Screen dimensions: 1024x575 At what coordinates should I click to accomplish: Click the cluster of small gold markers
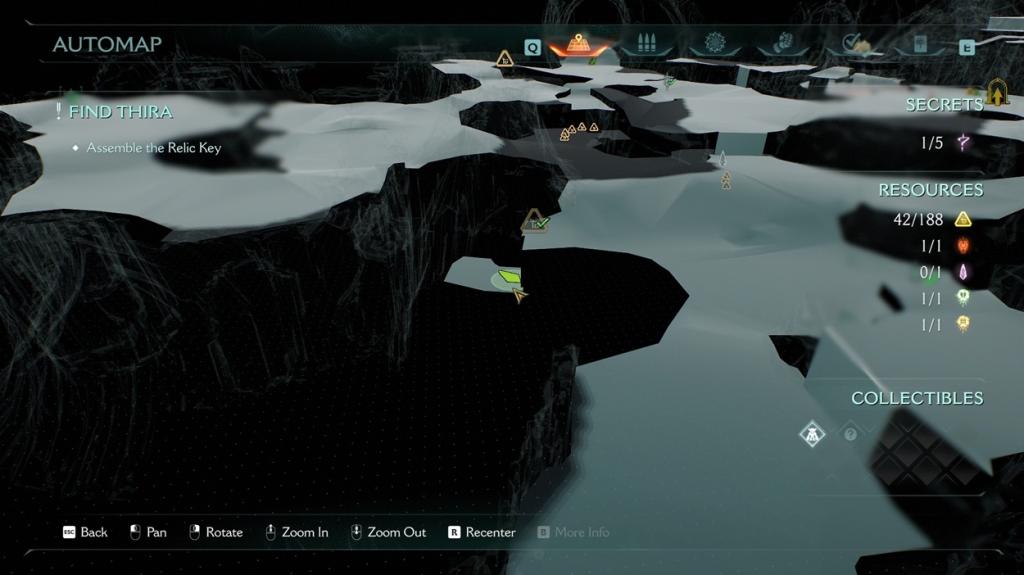tap(578, 130)
